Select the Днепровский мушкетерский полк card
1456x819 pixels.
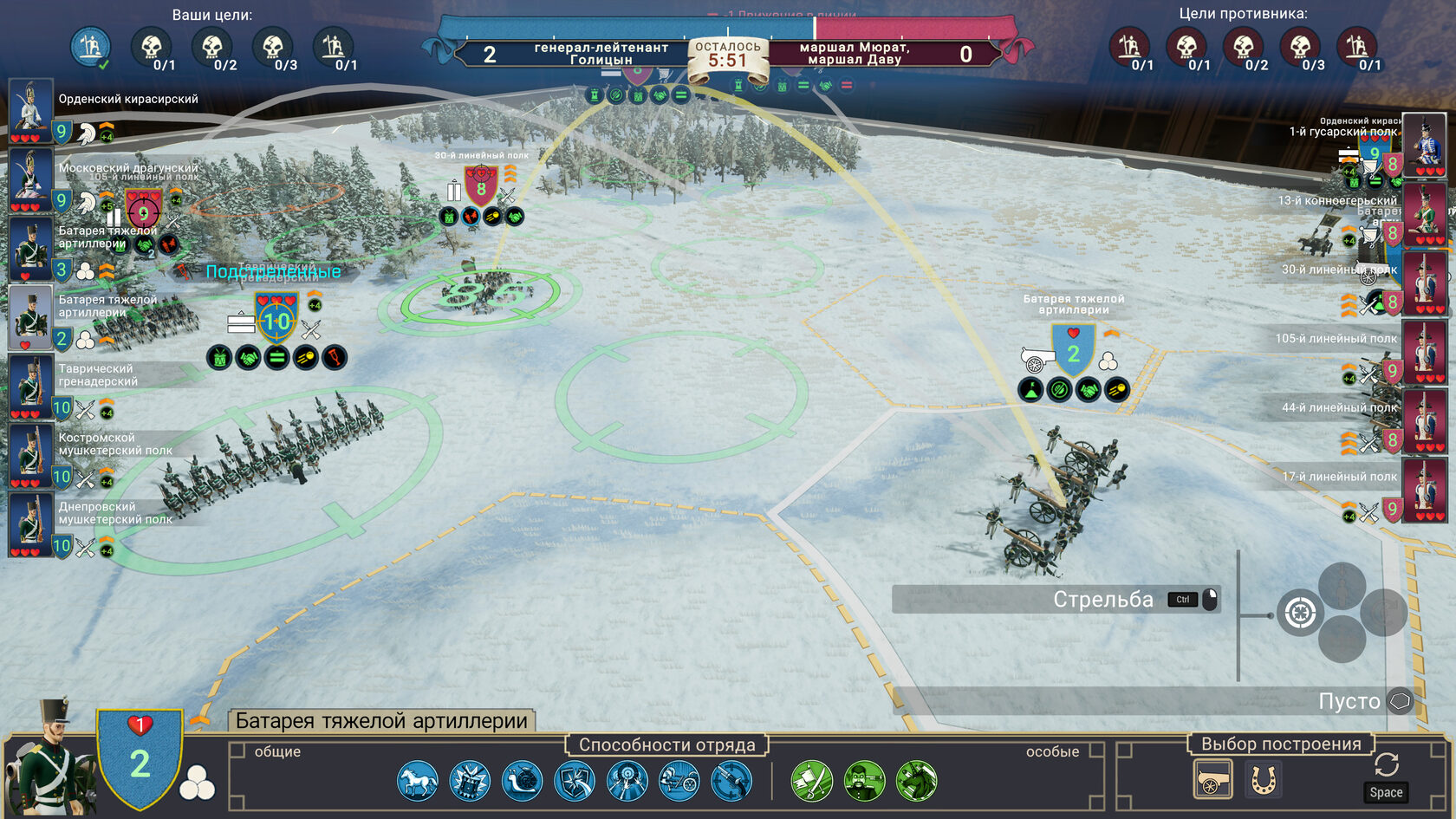[31, 524]
